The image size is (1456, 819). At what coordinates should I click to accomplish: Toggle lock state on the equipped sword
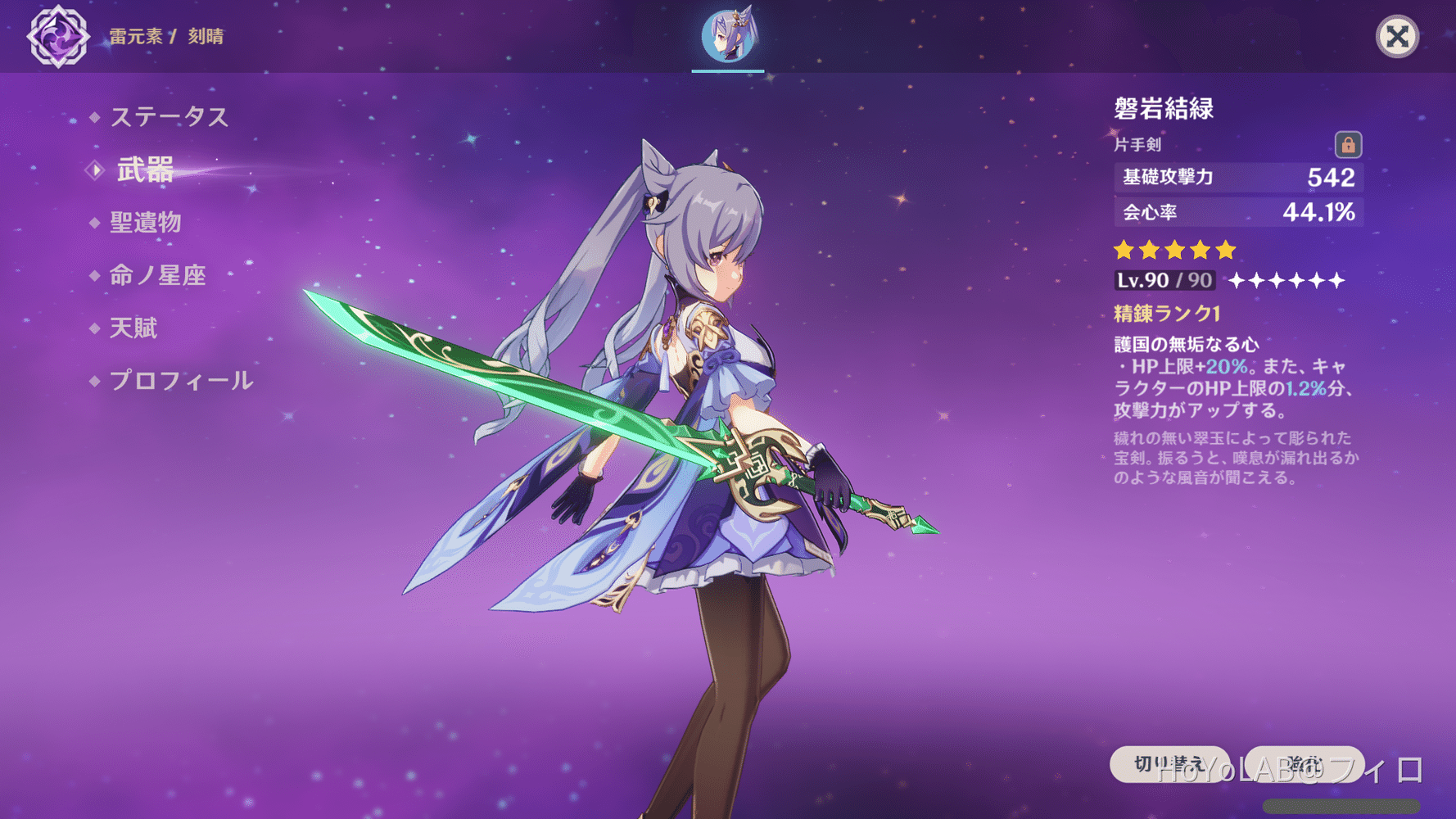tap(1349, 144)
